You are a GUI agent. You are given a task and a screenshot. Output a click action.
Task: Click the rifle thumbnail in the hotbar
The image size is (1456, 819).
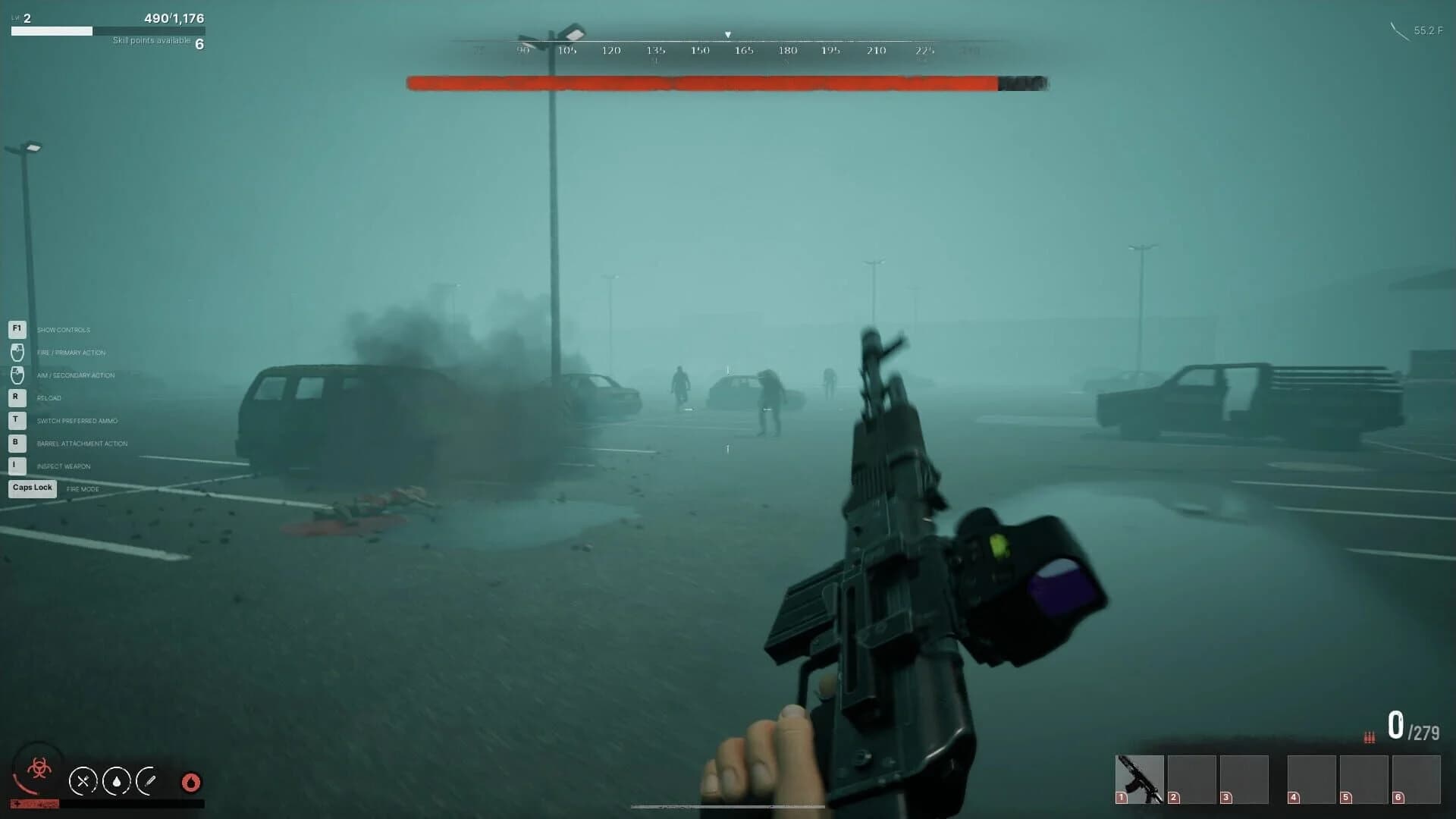click(x=1140, y=777)
